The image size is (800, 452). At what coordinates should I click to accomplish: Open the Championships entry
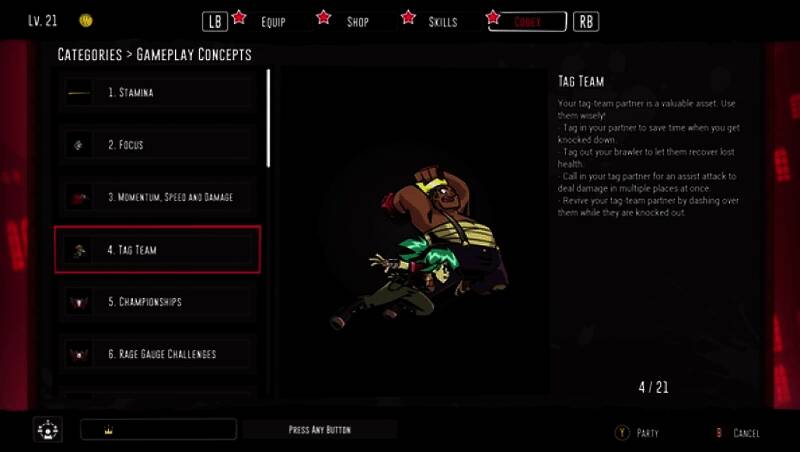tap(158, 301)
